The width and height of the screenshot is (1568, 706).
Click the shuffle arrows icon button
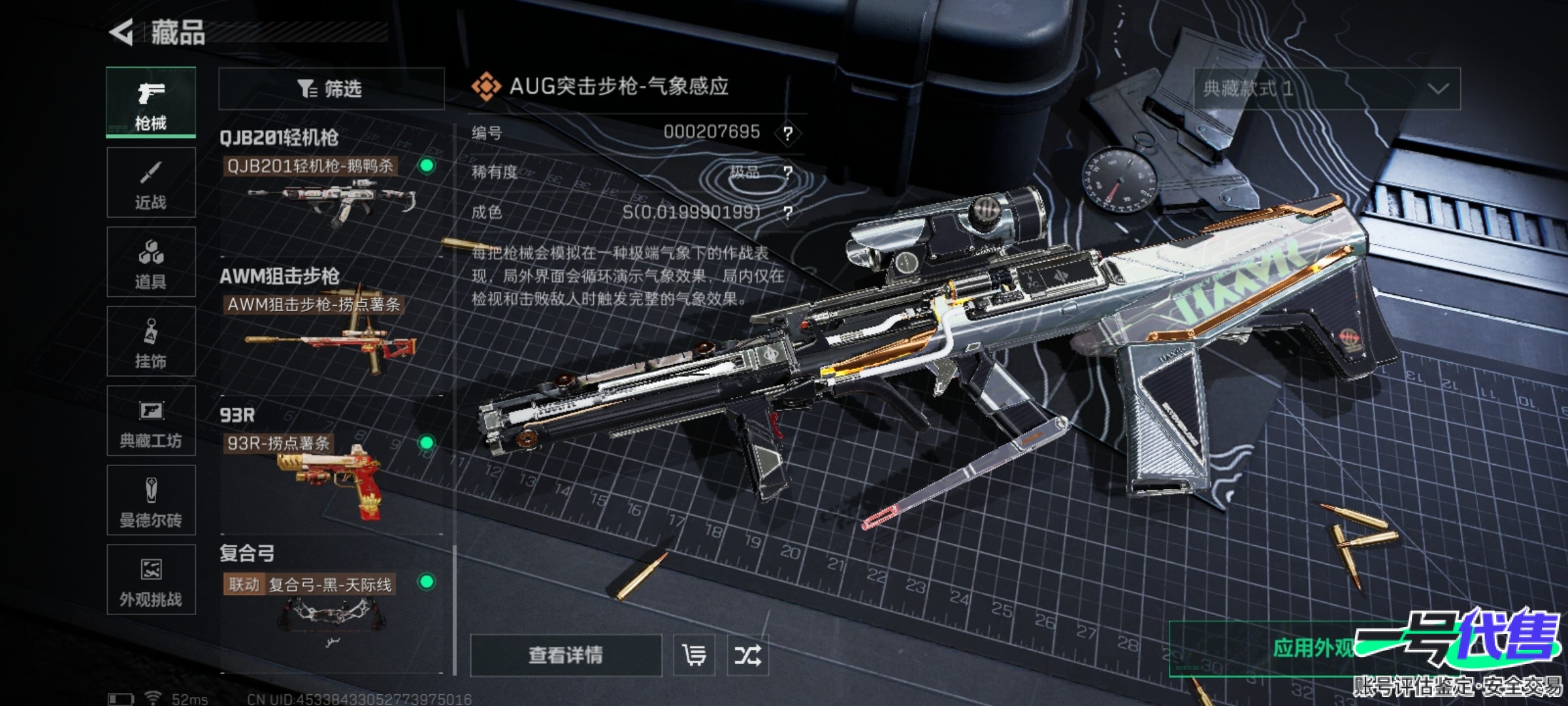click(x=747, y=655)
